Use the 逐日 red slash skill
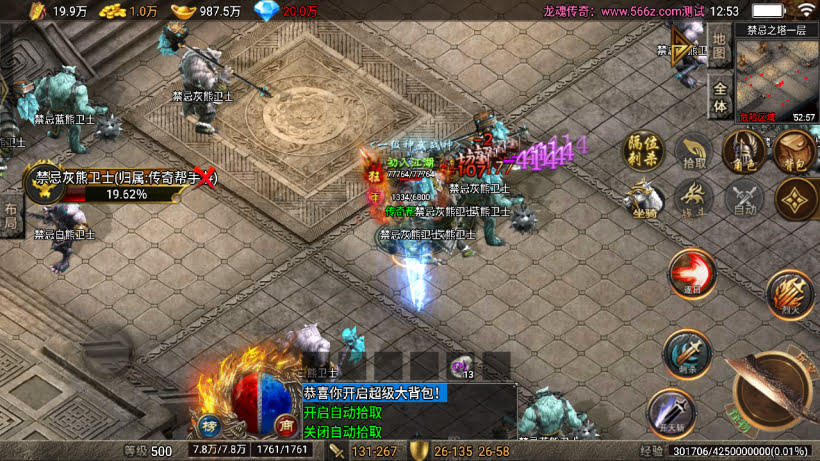The width and height of the screenshot is (820, 461). pyautogui.click(x=691, y=273)
